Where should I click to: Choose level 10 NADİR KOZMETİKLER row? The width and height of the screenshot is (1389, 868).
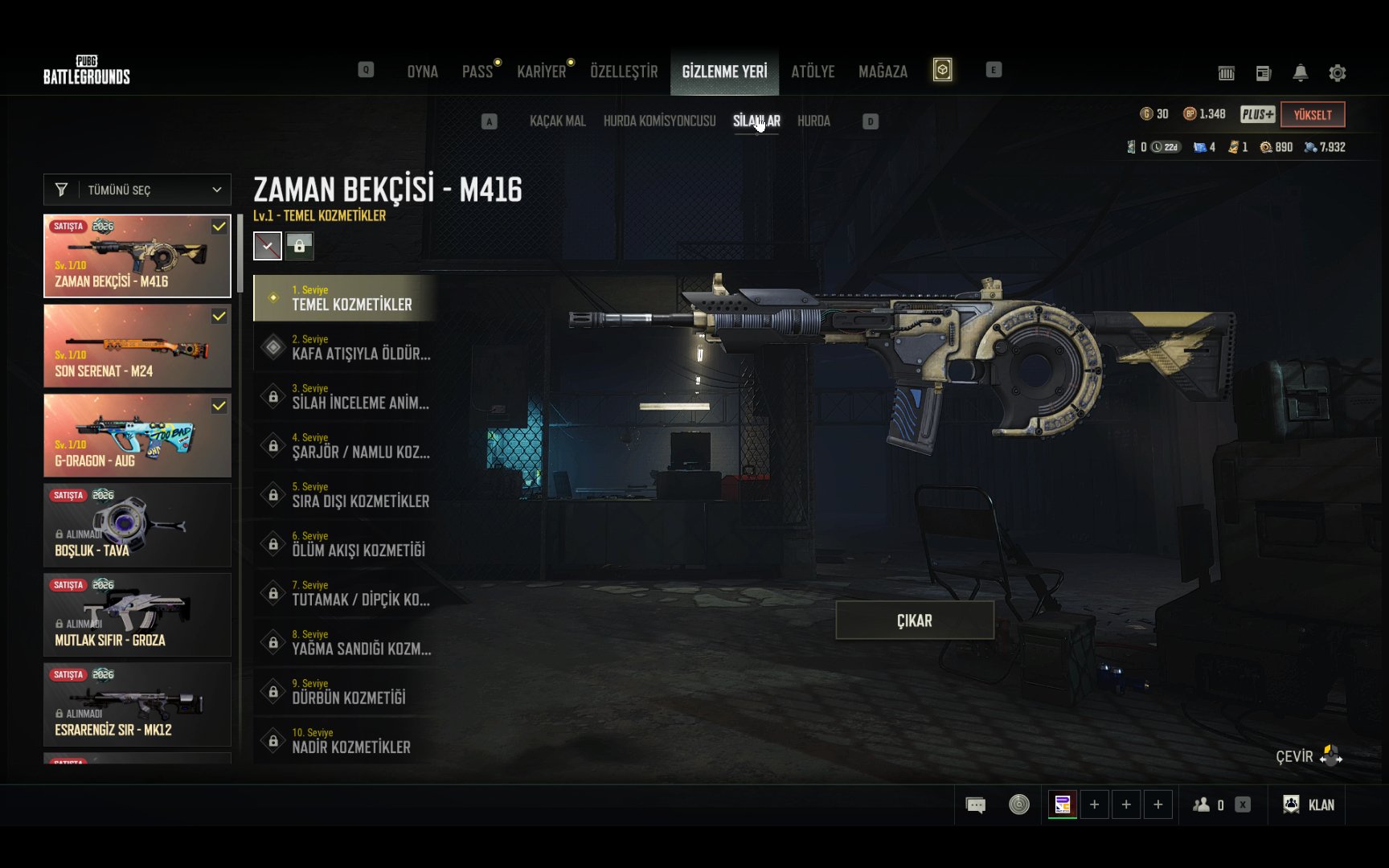[x=346, y=740]
